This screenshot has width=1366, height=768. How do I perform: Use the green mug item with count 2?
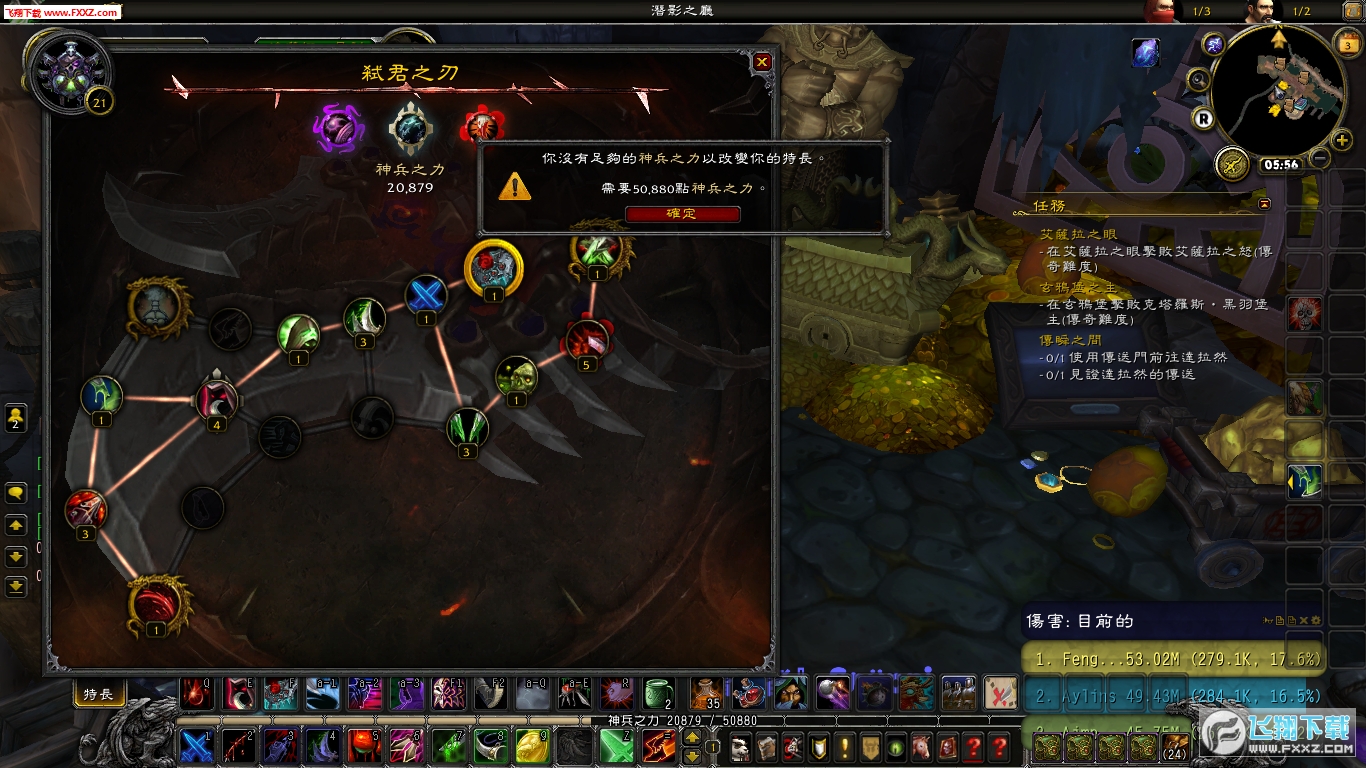(x=659, y=692)
